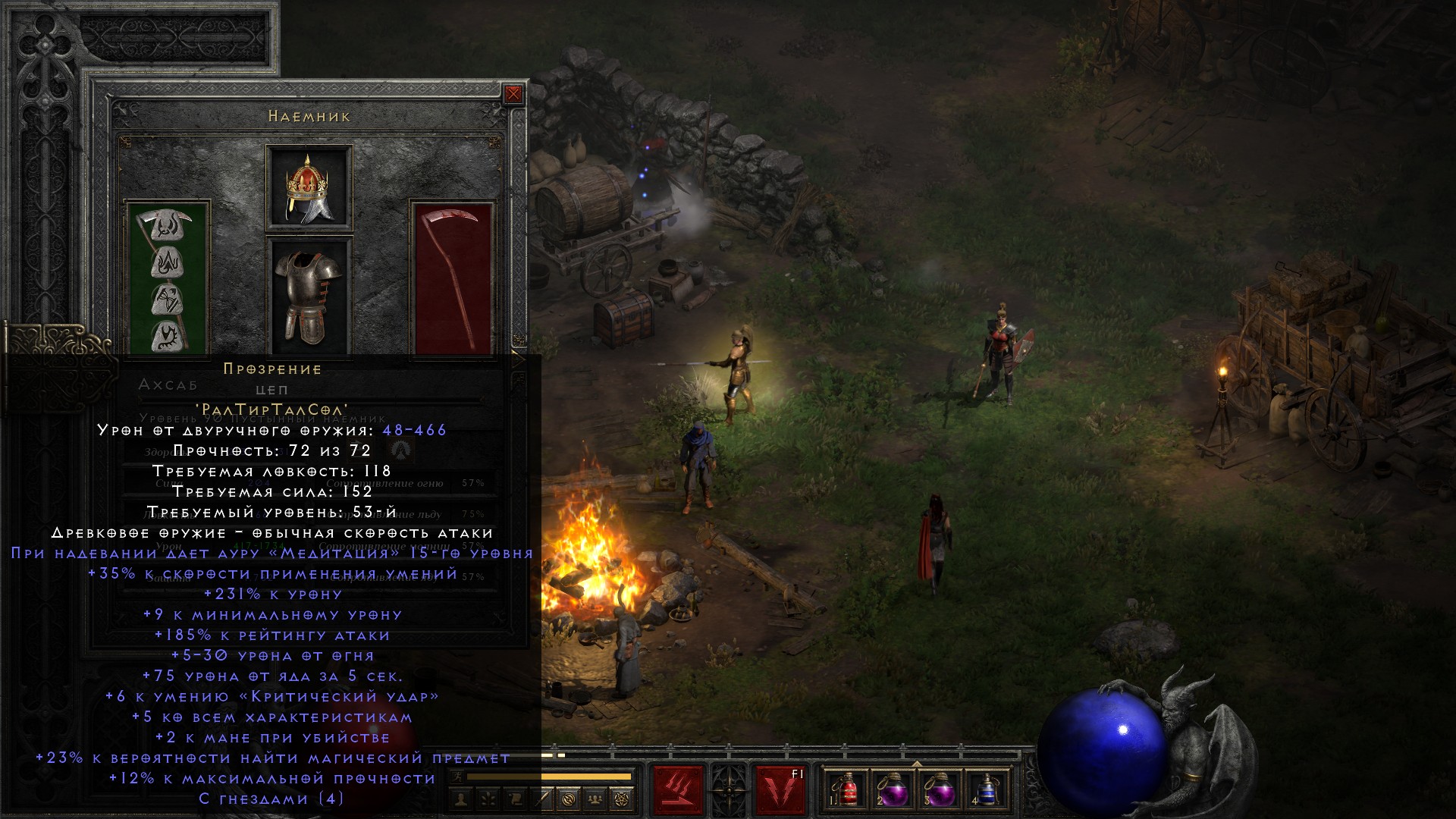Close the mercenary window with the red X

[x=513, y=94]
